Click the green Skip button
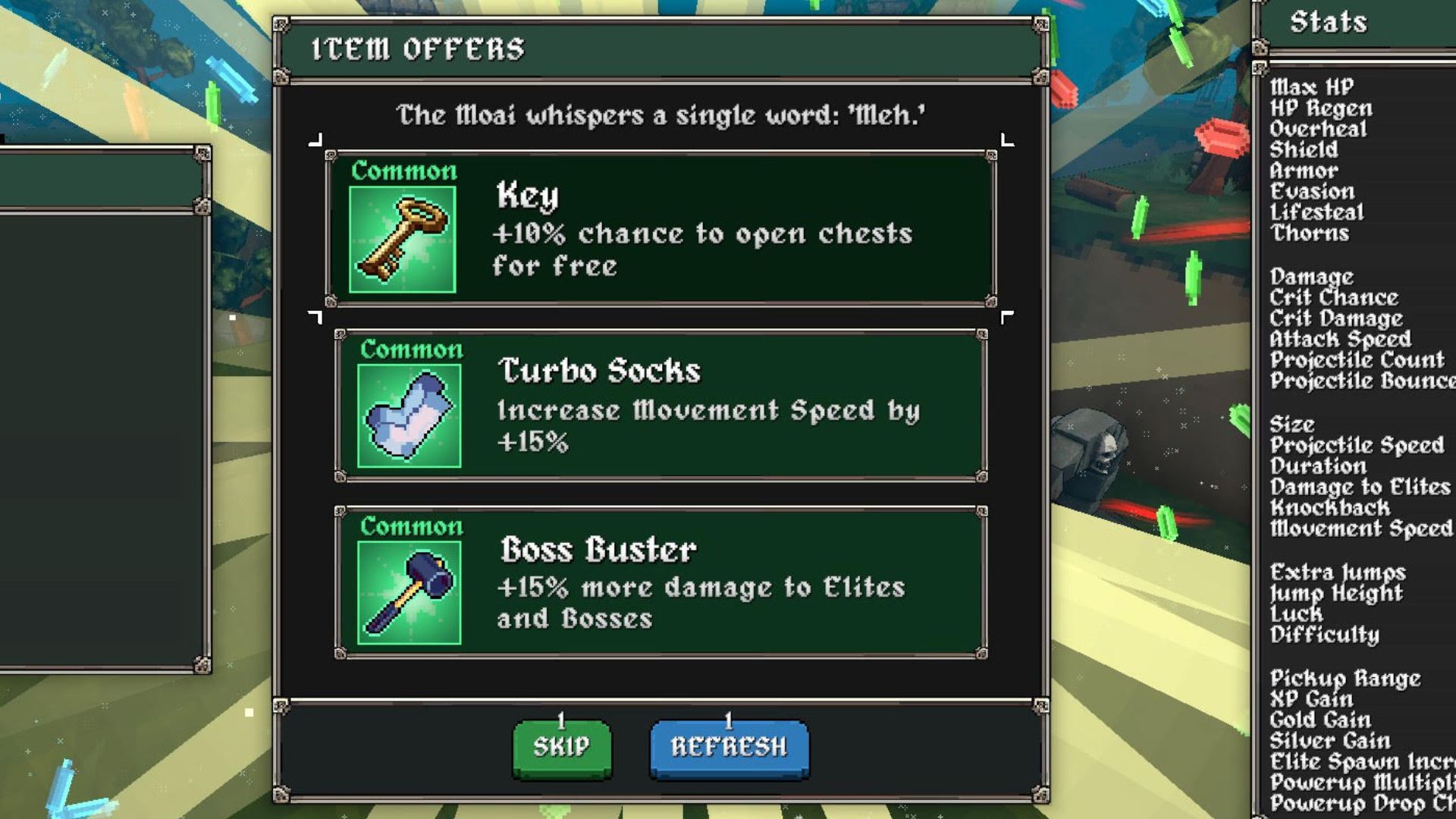1456x819 pixels. pos(562,747)
